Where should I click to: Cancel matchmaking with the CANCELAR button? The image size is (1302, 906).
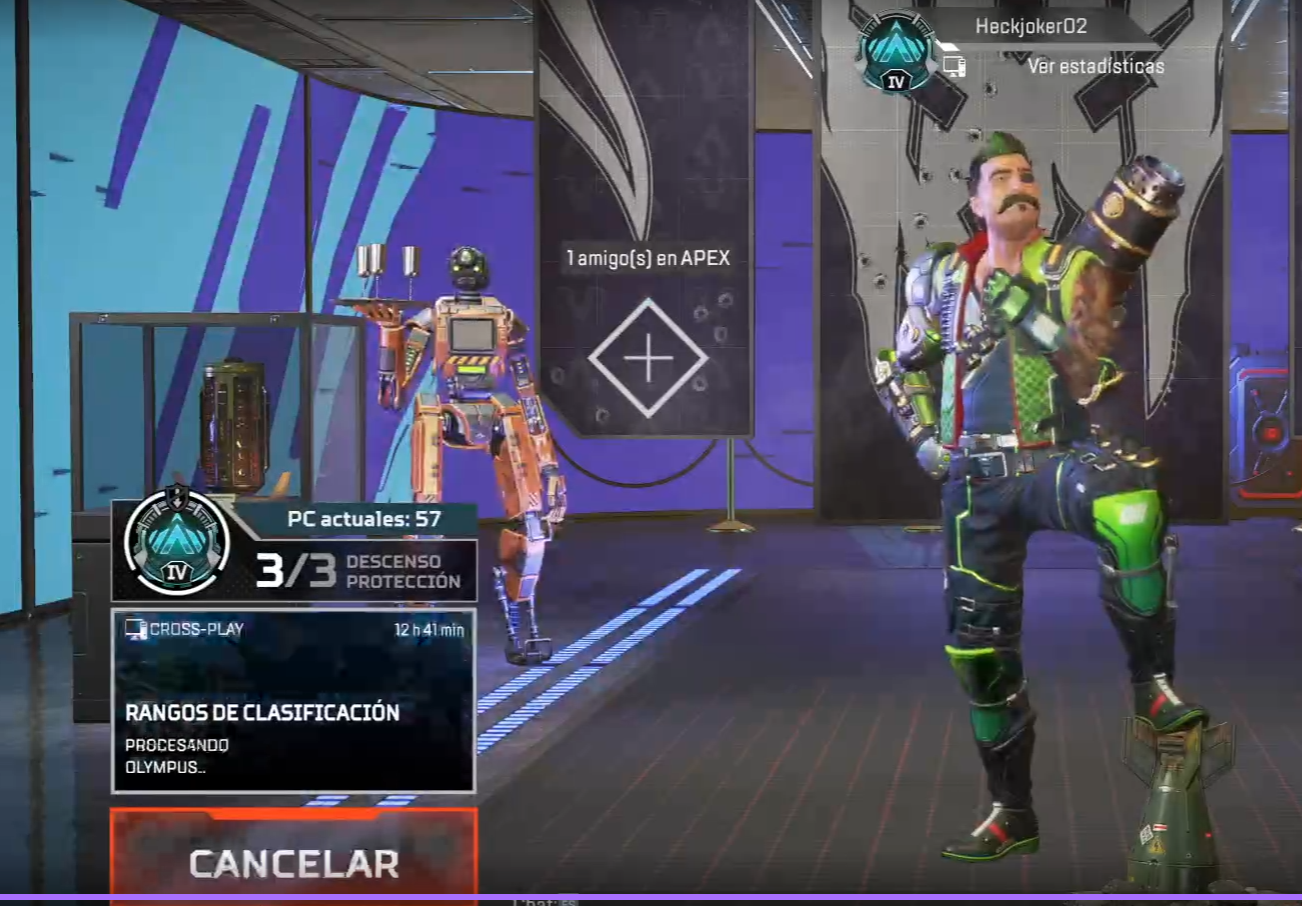(293, 861)
